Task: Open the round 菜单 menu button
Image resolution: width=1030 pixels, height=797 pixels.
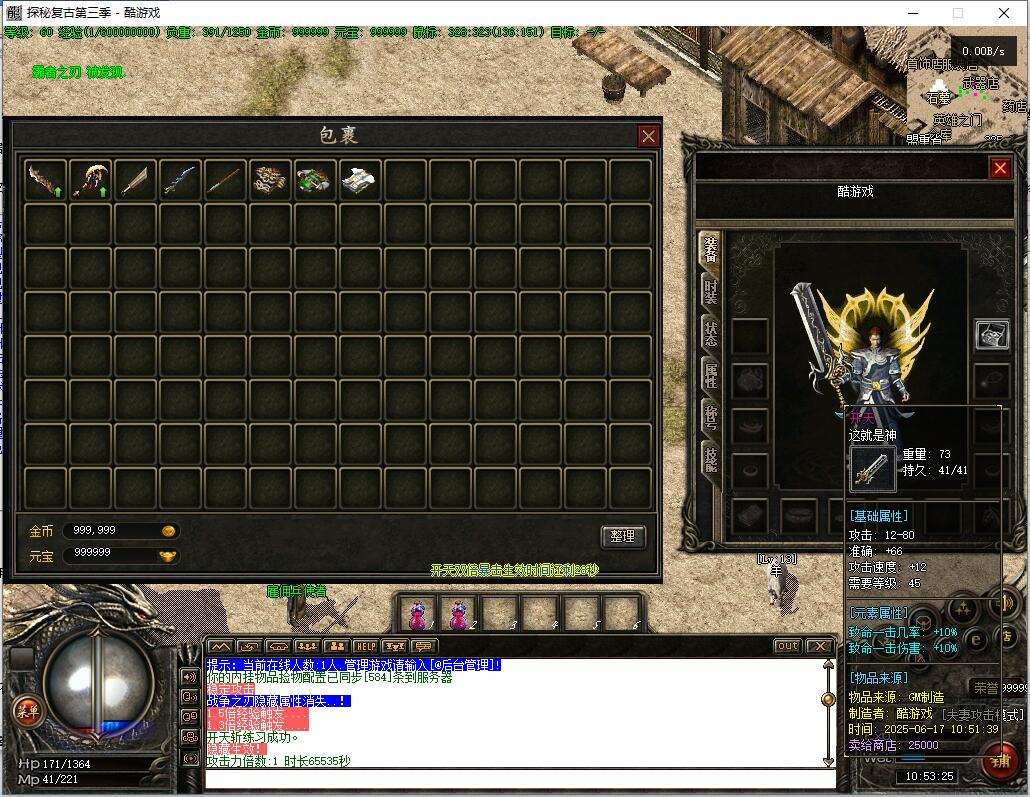Action: coord(26,711)
